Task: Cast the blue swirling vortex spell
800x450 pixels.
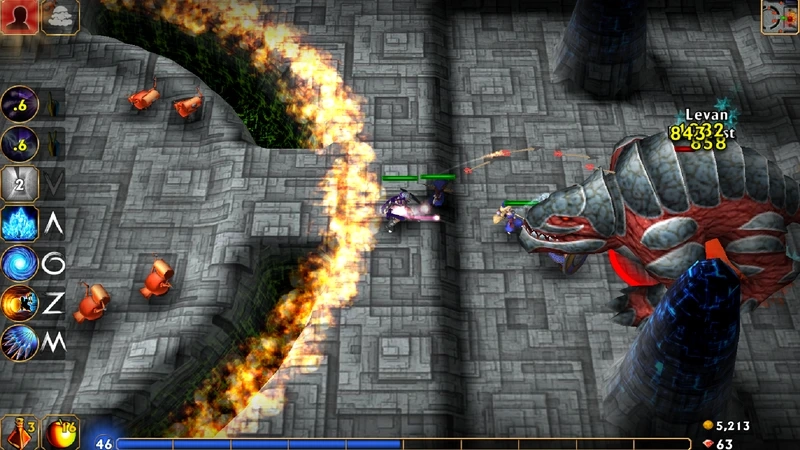Action: (x=20, y=263)
